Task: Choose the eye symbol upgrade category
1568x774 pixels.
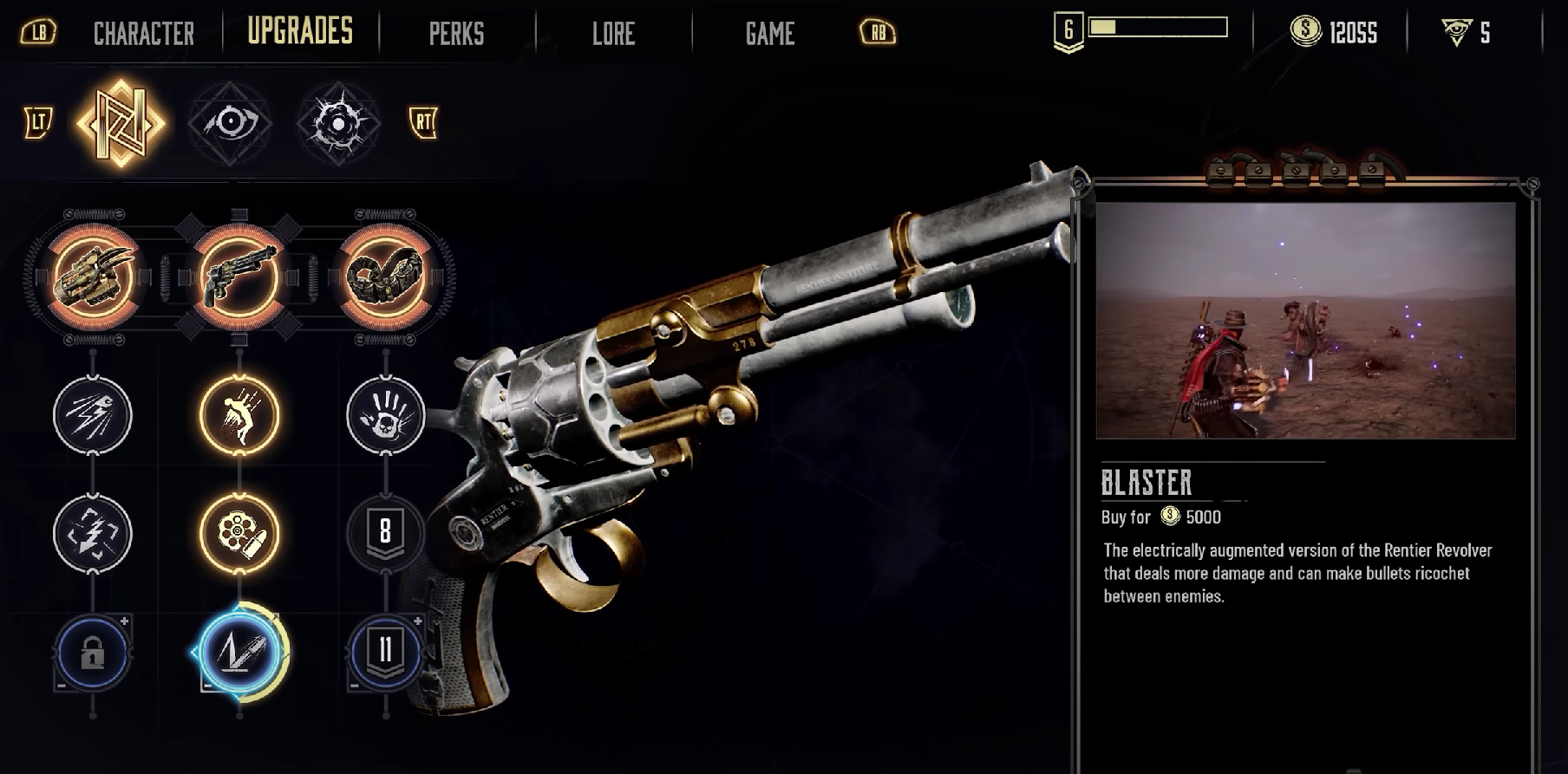Action: 230,123
